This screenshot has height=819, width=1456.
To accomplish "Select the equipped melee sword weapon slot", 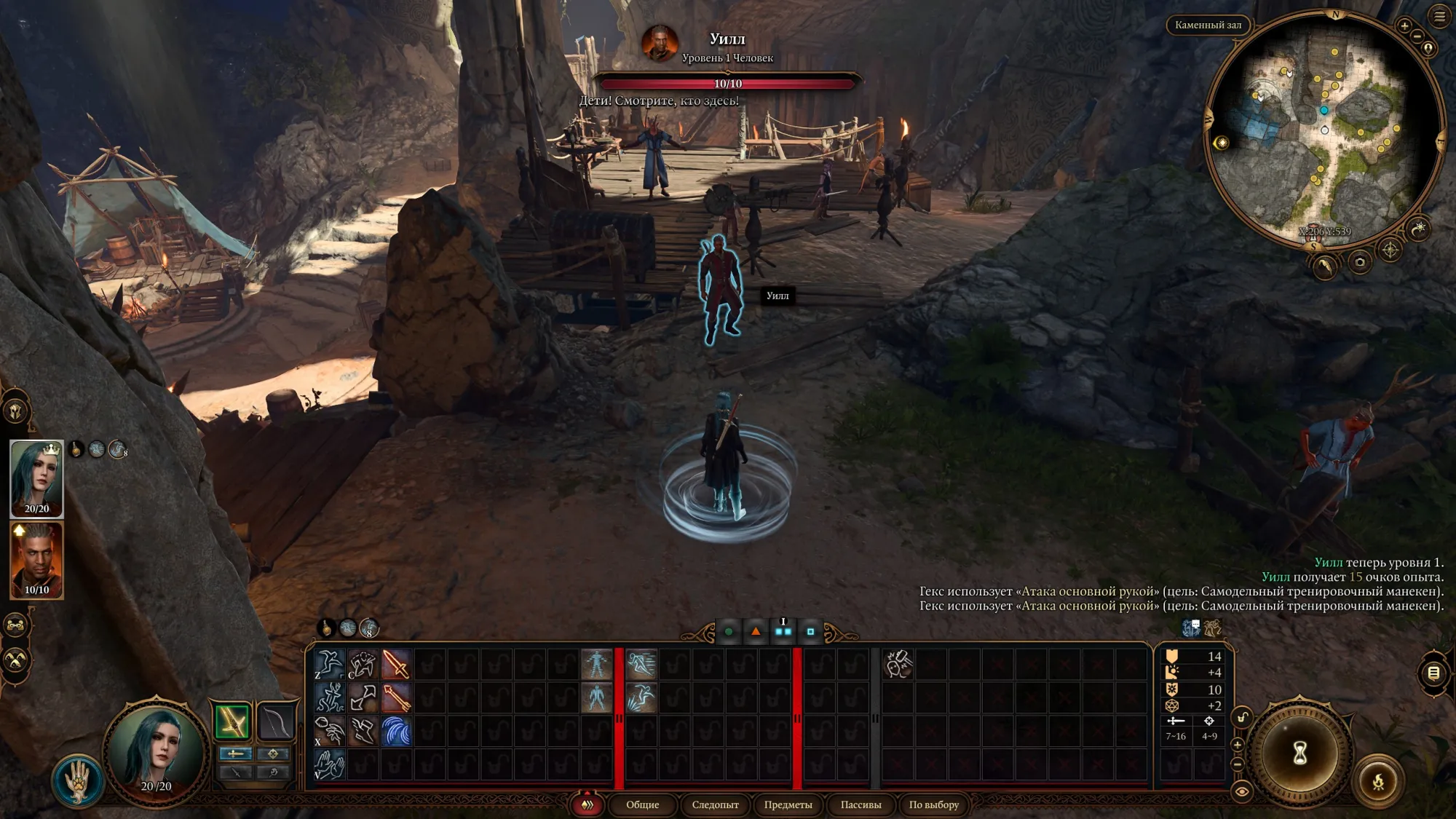I will click(232, 721).
